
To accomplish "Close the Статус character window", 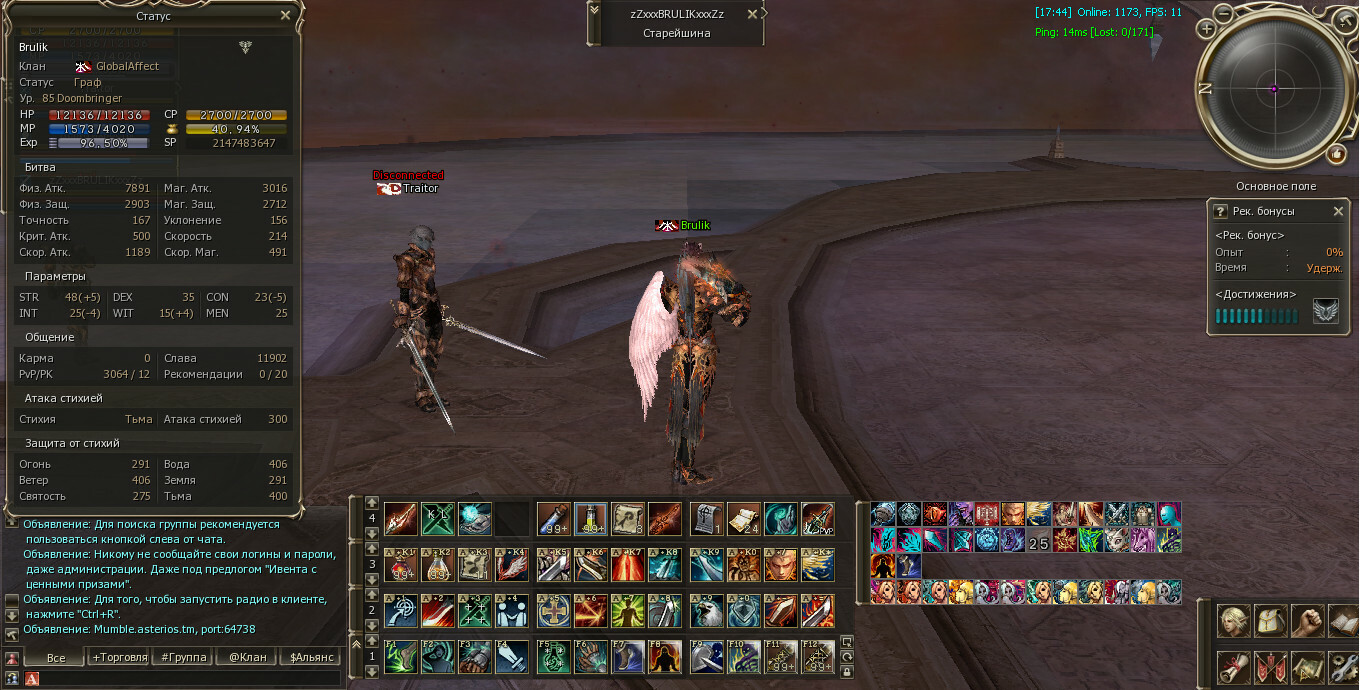I will (286, 16).
